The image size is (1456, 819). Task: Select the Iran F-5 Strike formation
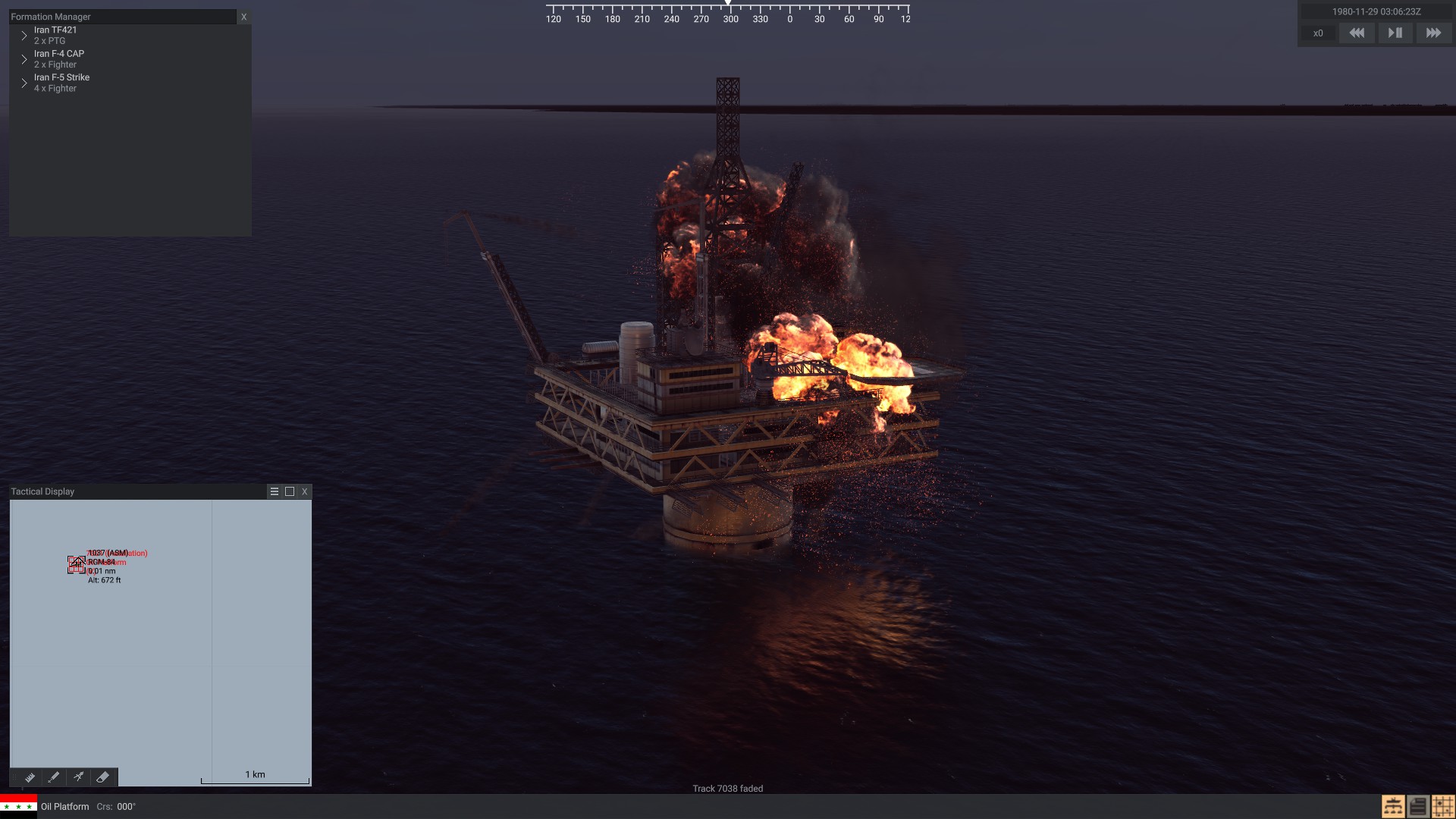[61, 77]
